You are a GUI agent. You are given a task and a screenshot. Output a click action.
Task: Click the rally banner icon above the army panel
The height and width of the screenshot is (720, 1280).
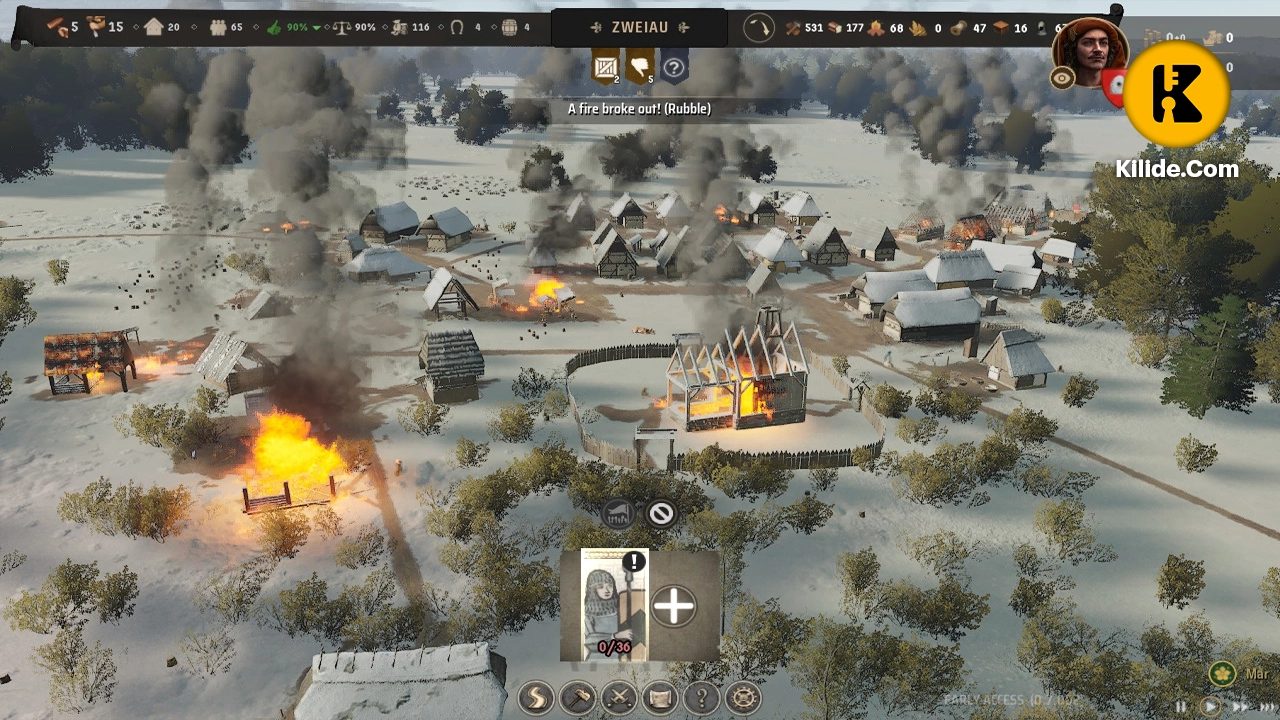click(x=618, y=514)
